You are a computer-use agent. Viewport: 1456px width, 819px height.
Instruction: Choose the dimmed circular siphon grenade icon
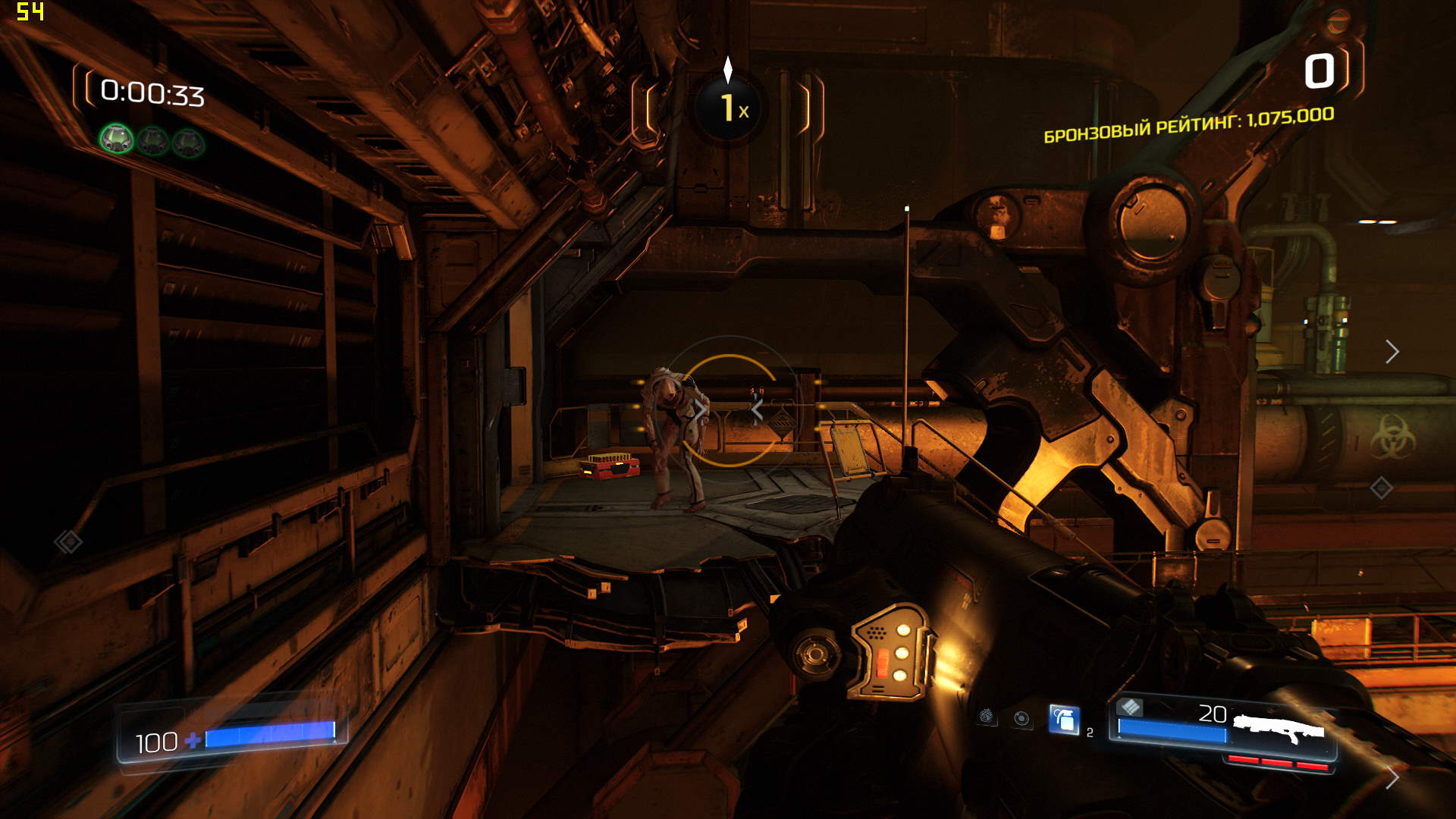pyautogui.click(x=1022, y=718)
